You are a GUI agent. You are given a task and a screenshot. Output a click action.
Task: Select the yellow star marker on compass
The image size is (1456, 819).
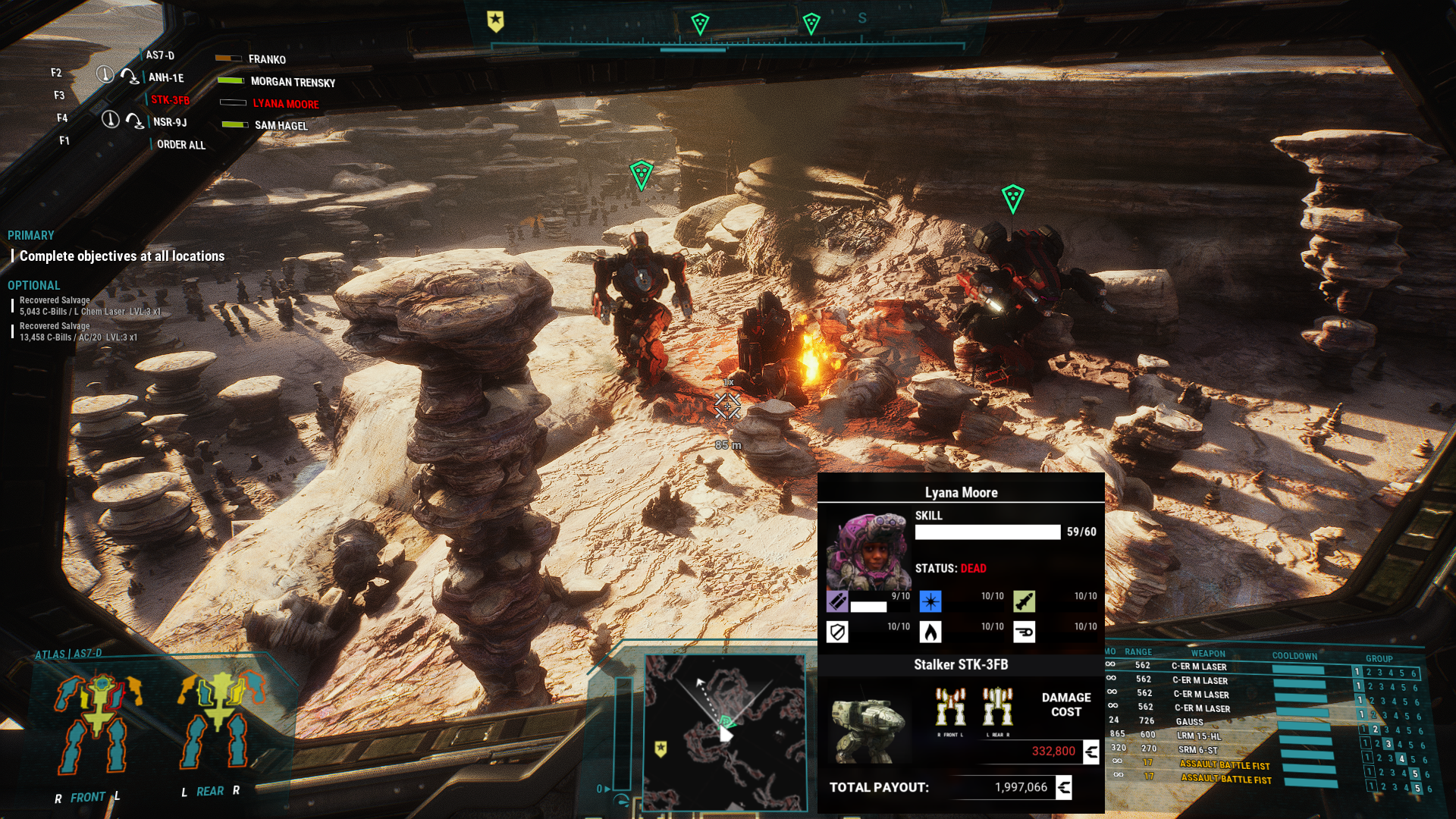pos(495,21)
